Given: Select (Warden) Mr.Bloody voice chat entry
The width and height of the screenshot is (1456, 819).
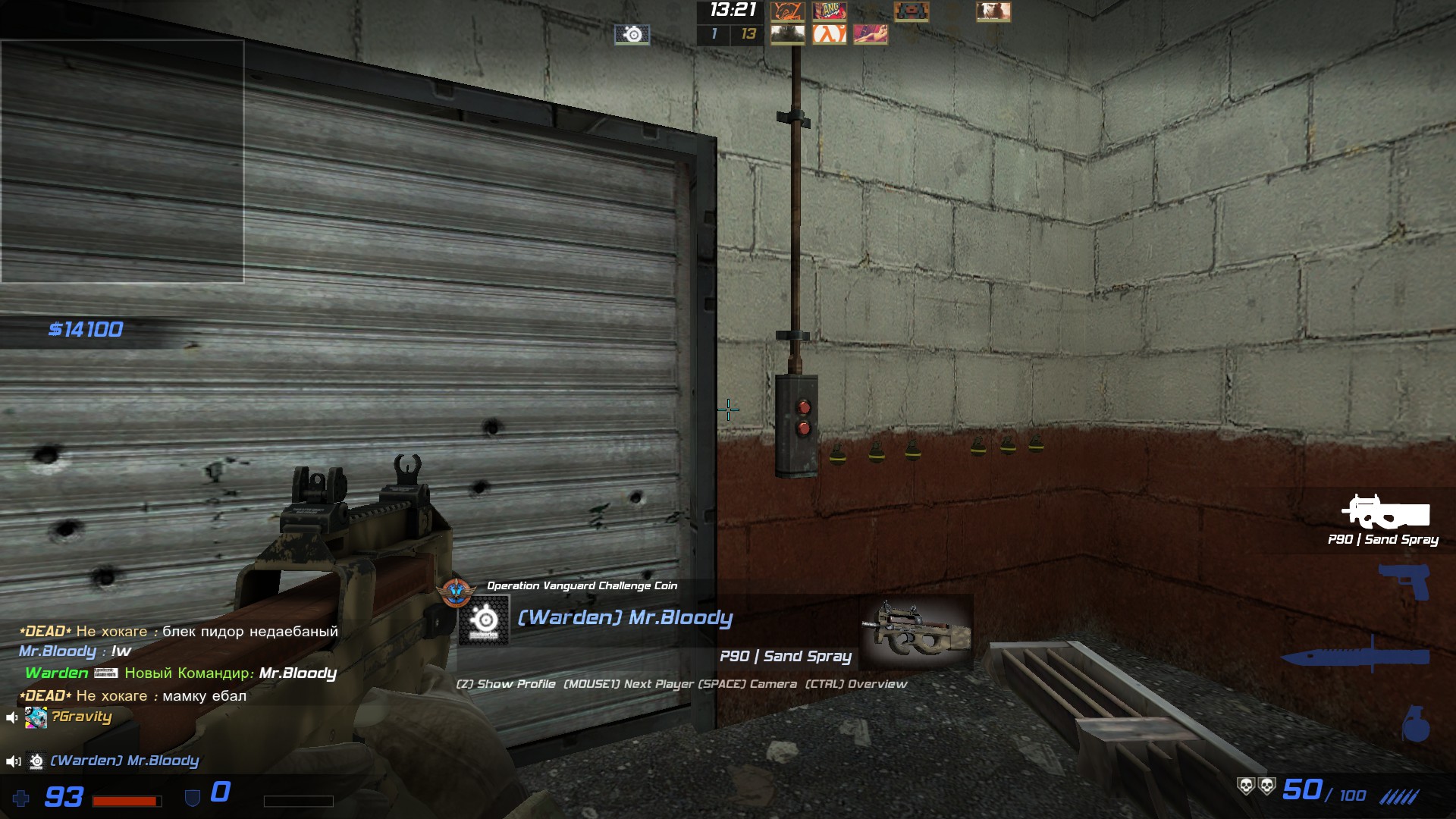Looking at the screenshot, I should tap(124, 761).
